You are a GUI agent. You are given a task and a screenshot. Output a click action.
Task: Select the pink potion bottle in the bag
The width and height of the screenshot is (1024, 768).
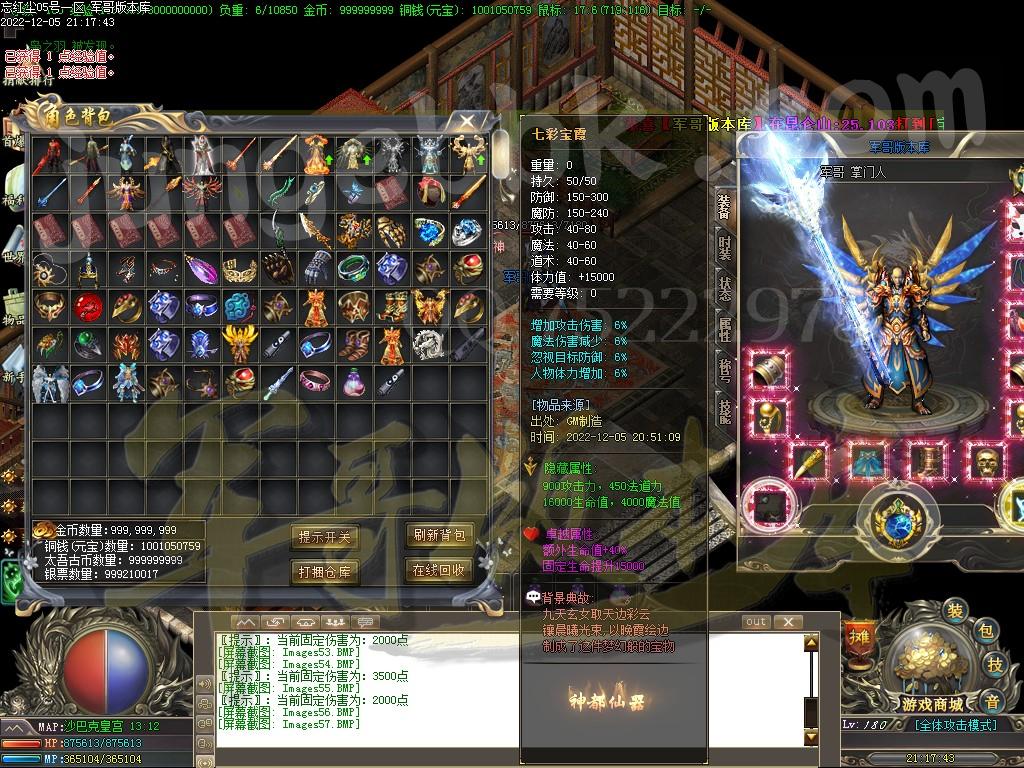[x=352, y=380]
